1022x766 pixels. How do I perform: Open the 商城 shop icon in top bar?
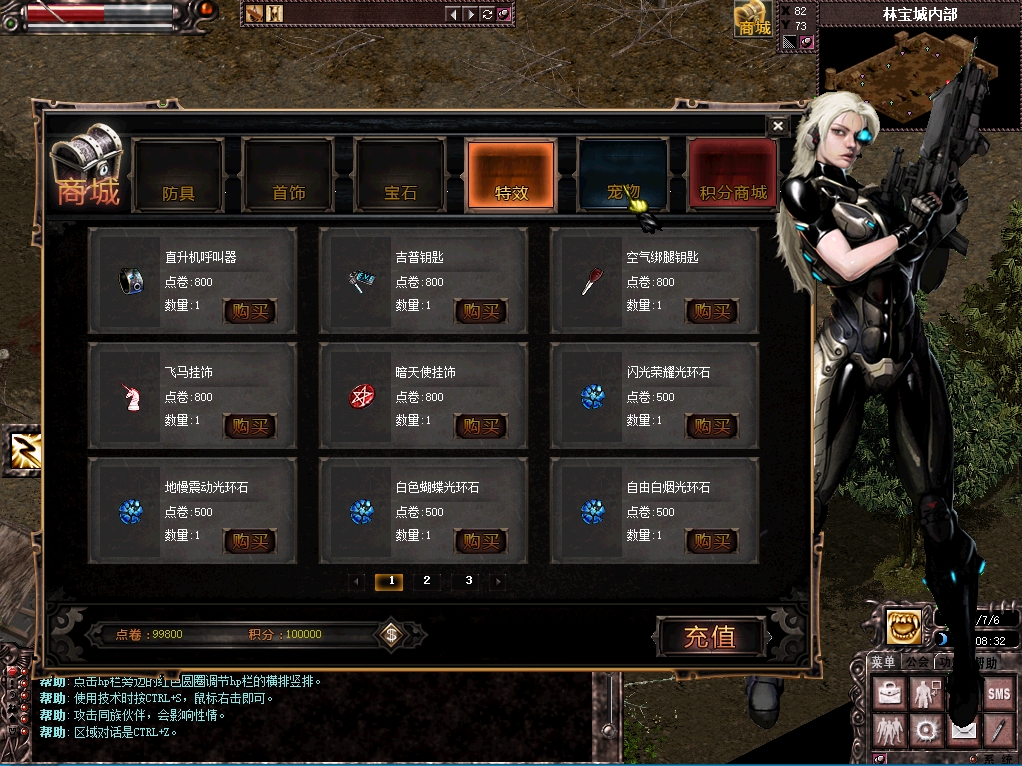click(x=754, y=20)
